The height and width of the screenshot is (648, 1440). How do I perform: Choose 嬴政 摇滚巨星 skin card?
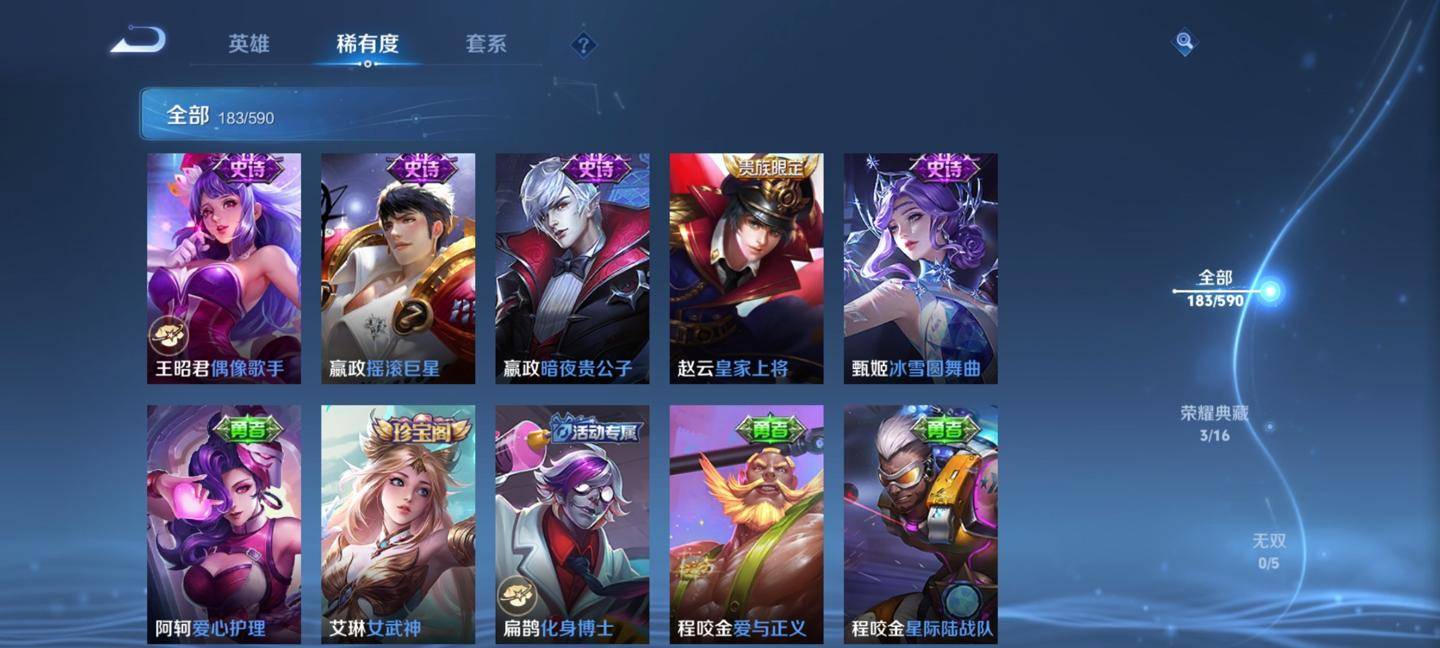398,268
